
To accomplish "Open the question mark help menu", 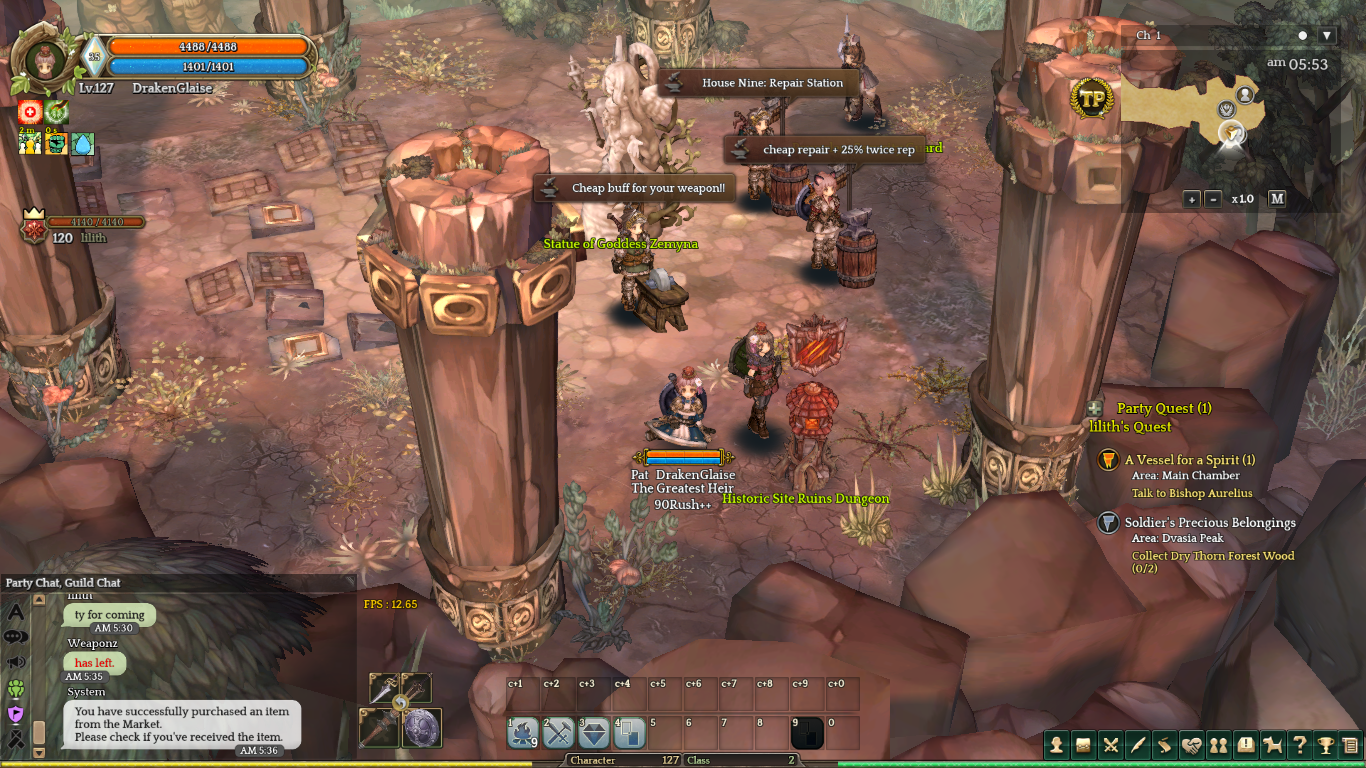I will click(x=1299, y=745).
